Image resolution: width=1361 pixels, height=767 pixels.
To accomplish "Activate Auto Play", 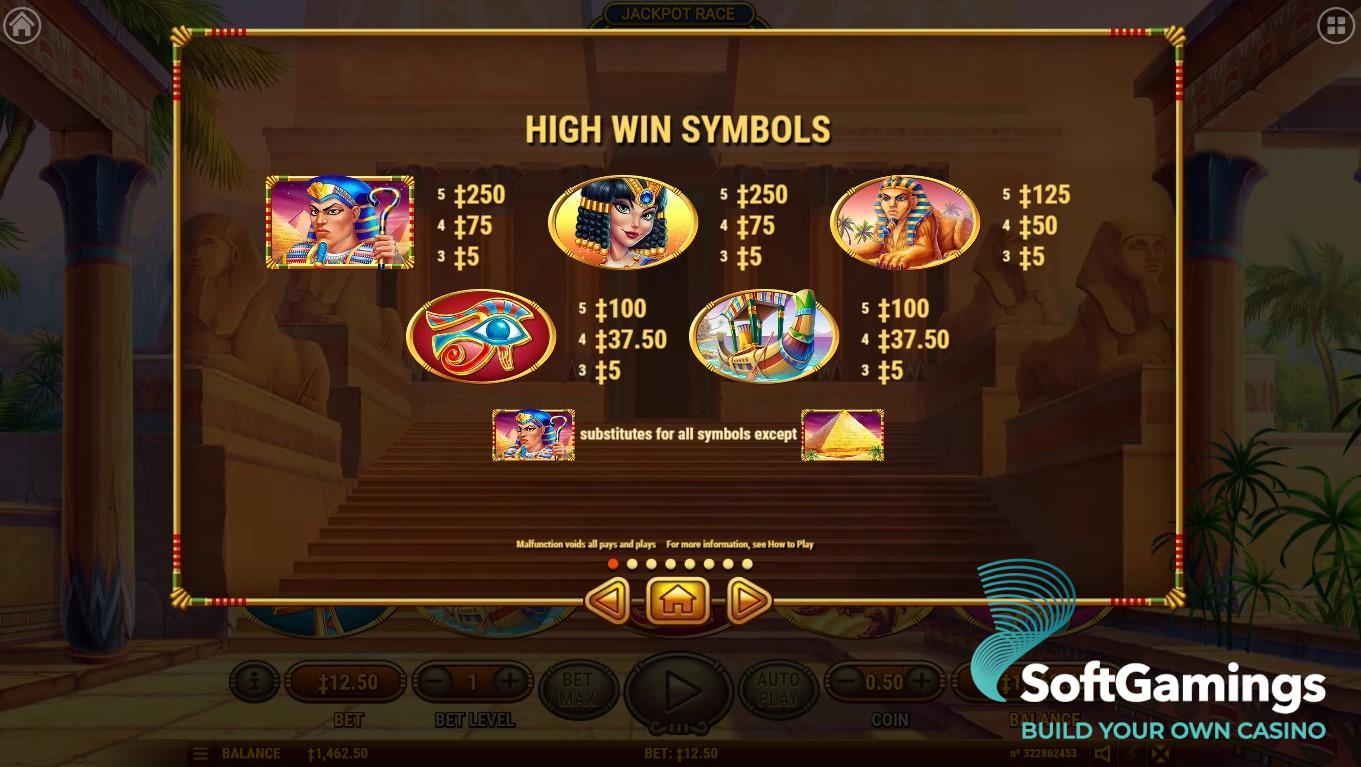I will [777, 687].
